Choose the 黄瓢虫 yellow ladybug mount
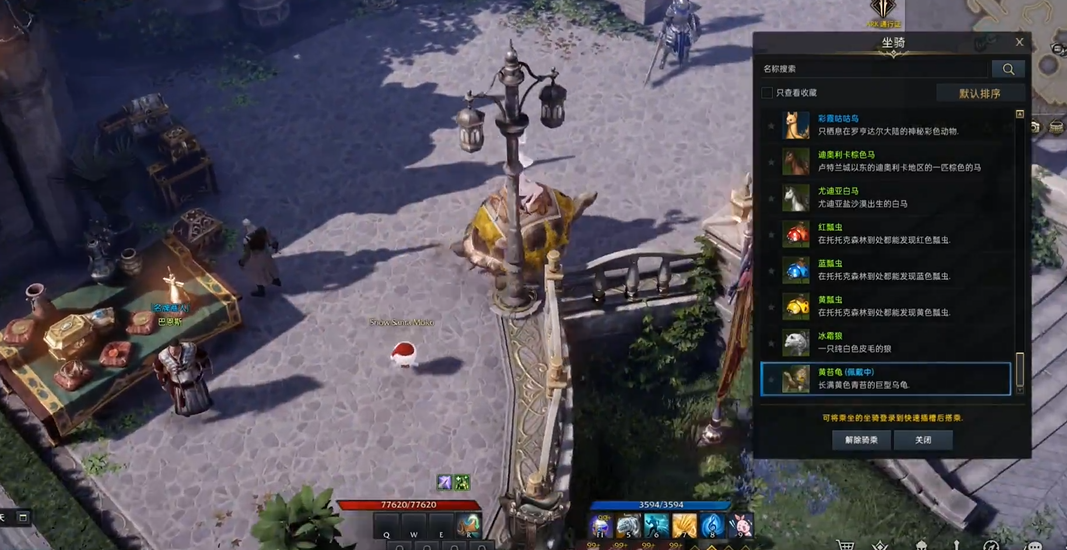Viewport: 1067px width, 550px height. [x=890, y=306]
